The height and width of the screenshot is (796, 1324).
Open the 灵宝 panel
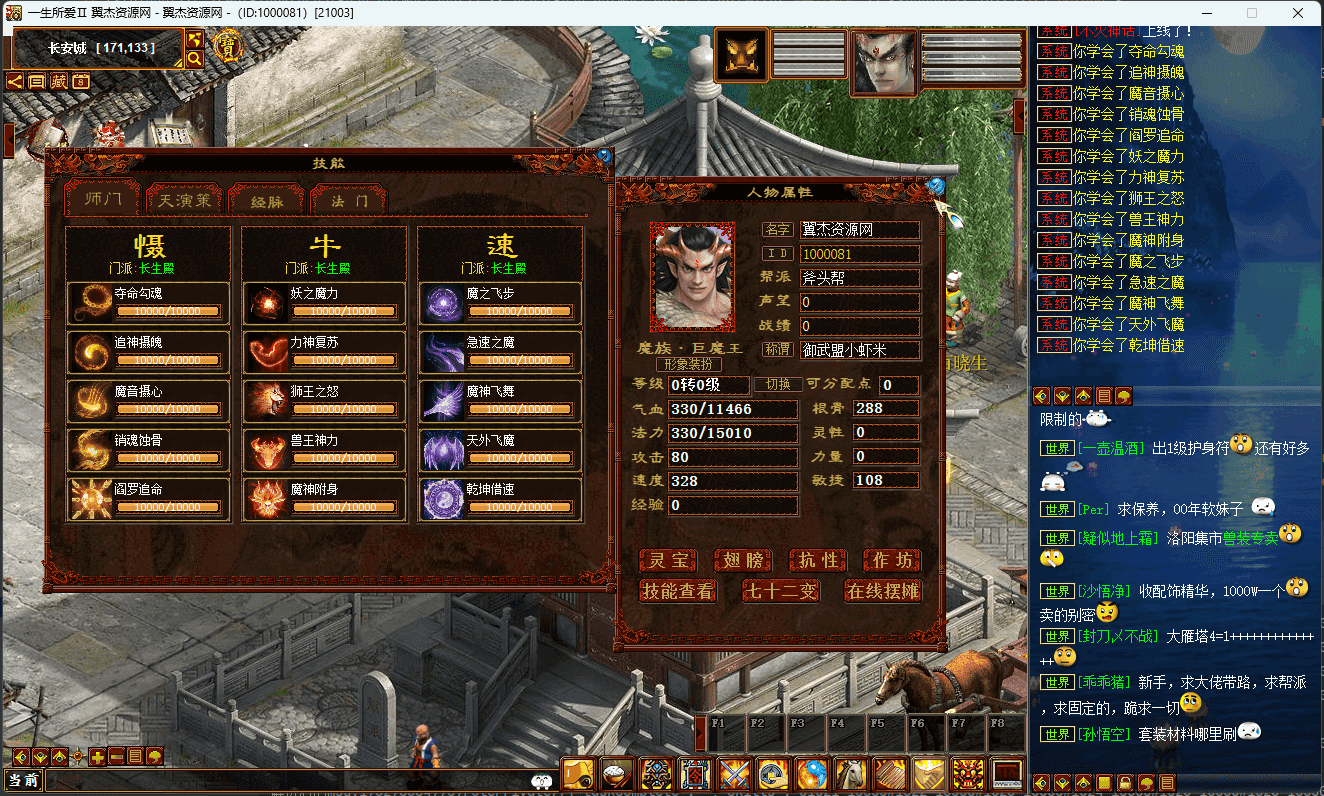(668, 561)
